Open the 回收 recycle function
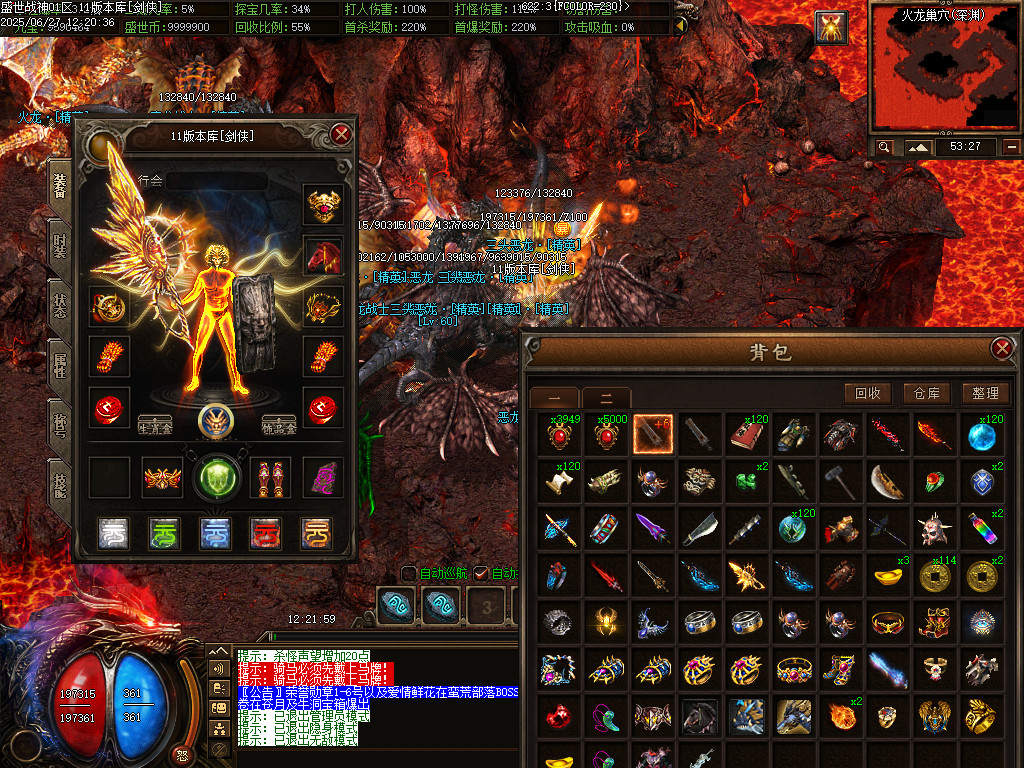The image size is (1024, 768). [x=867, y=393]
